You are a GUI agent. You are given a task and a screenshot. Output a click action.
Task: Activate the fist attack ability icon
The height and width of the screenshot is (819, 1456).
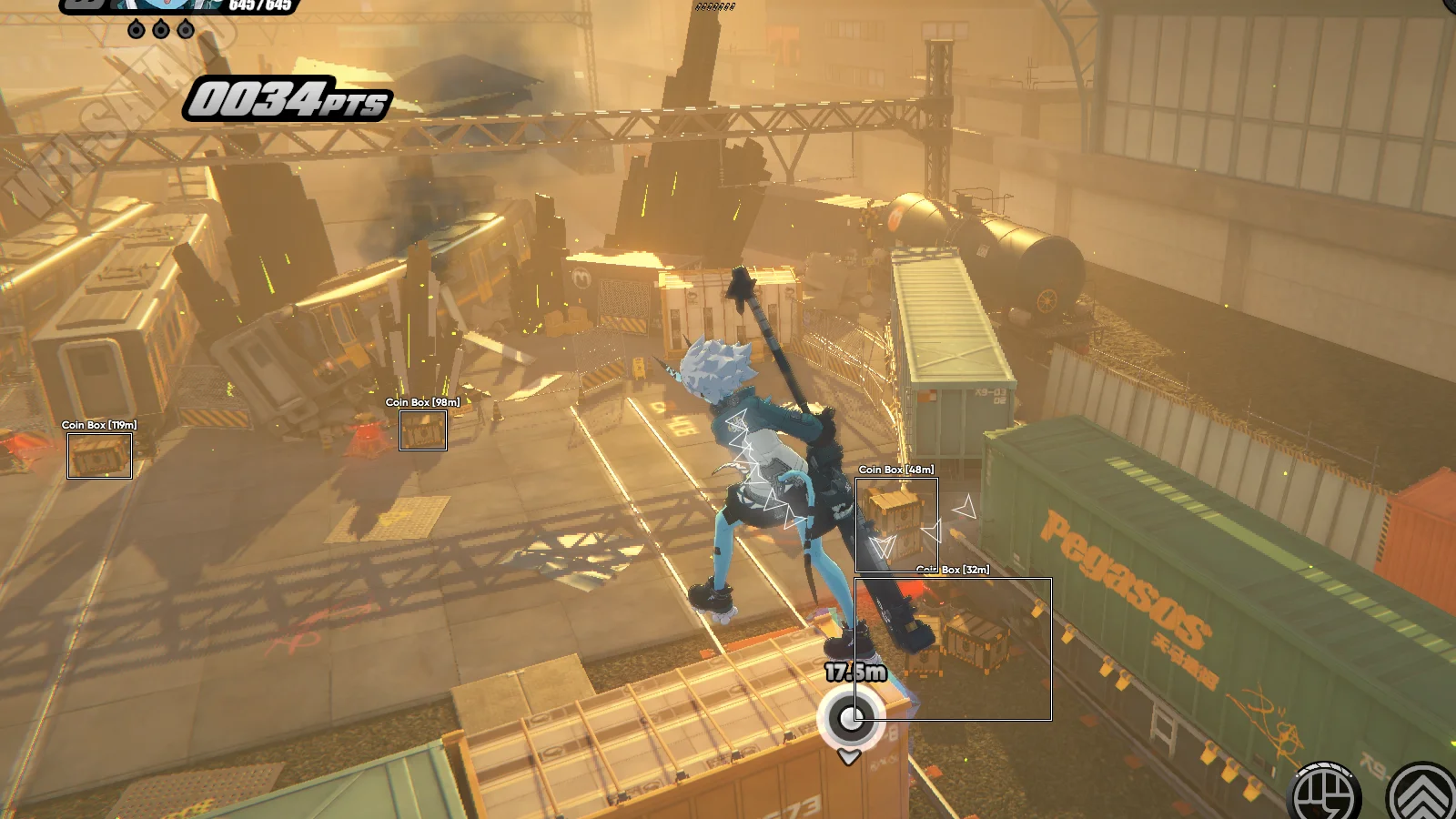[x=1325, y=794]
